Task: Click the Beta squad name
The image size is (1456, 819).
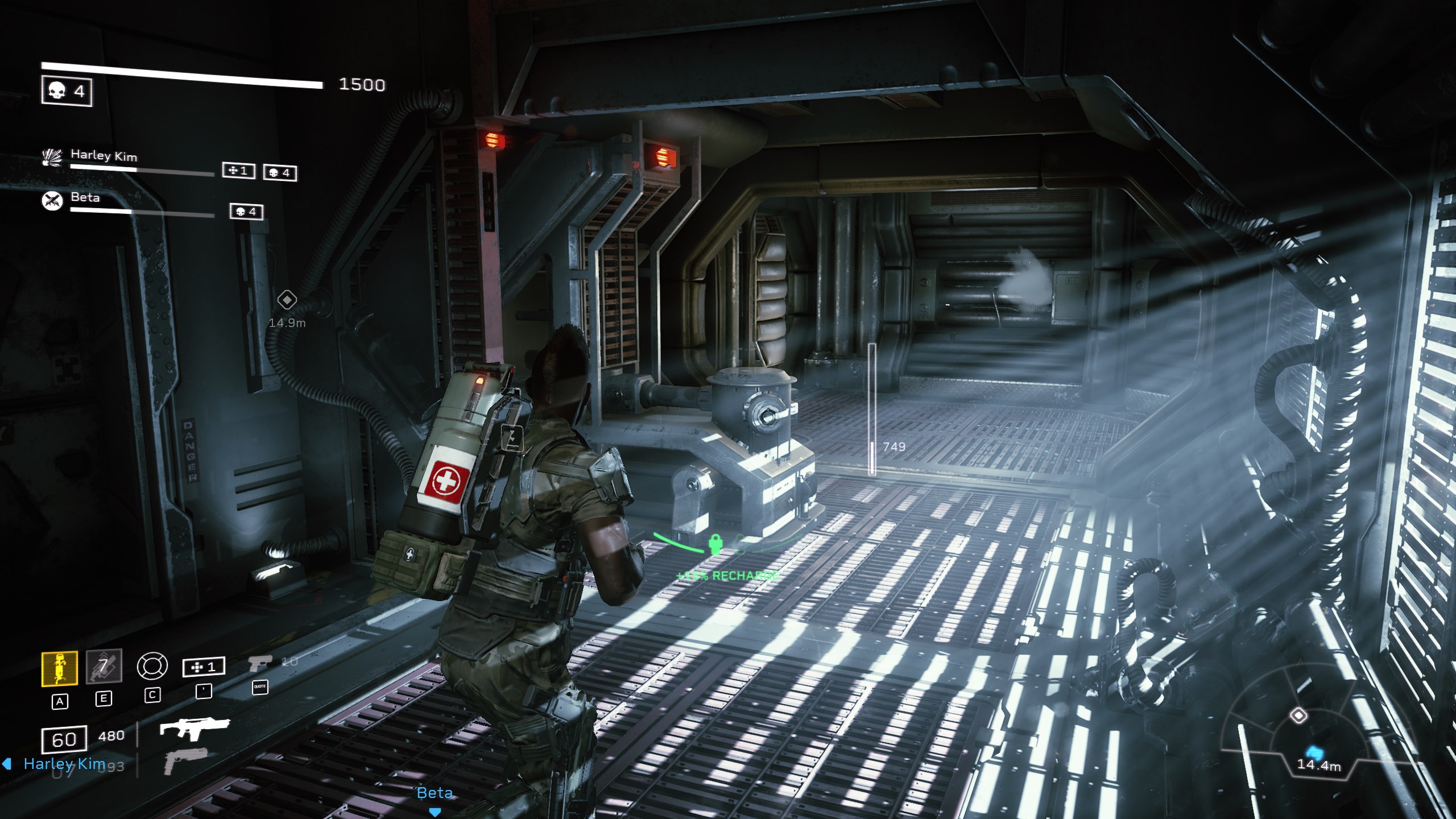Action: pos(85,197)
